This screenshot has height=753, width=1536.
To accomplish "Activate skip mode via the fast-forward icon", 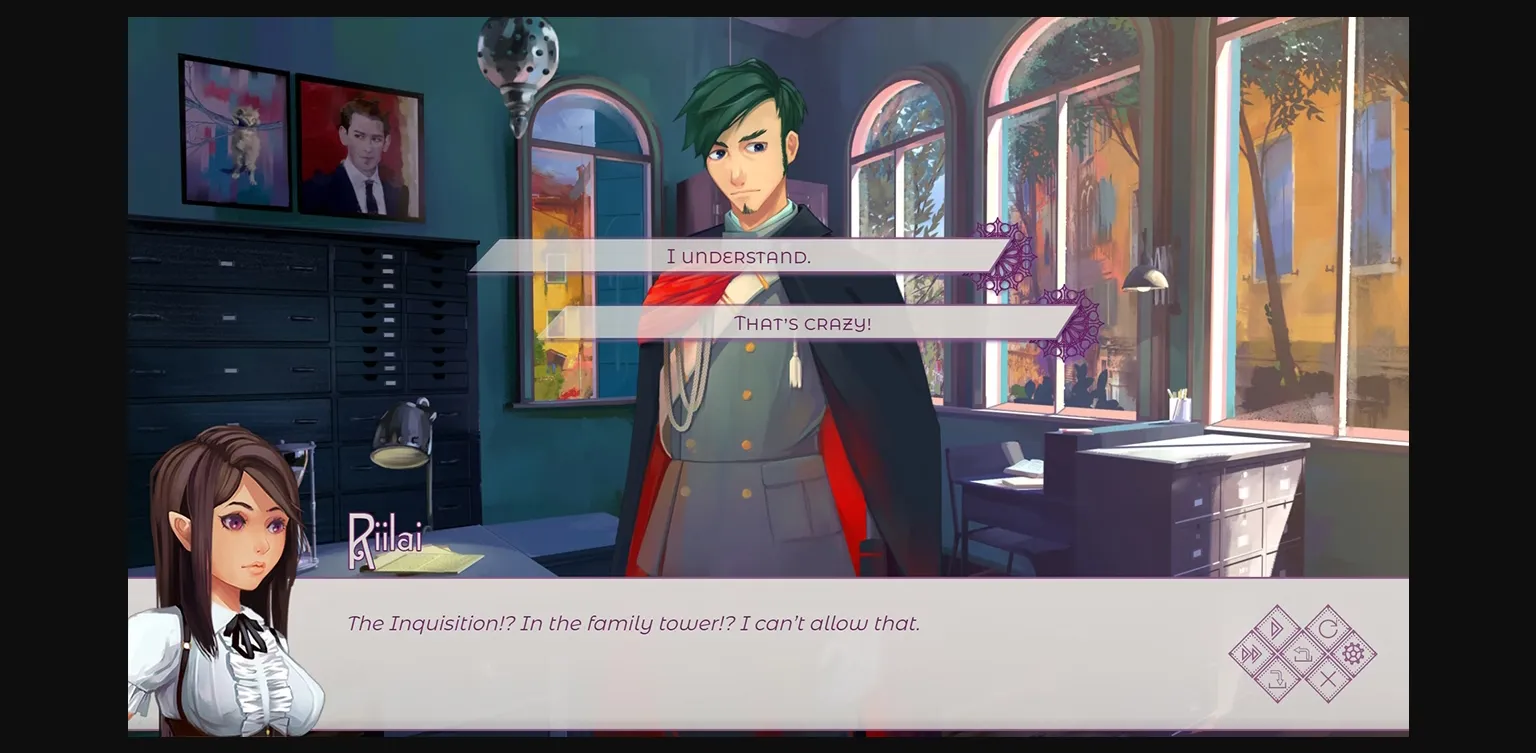I will pyautogui.click(x=1250, y=653).
